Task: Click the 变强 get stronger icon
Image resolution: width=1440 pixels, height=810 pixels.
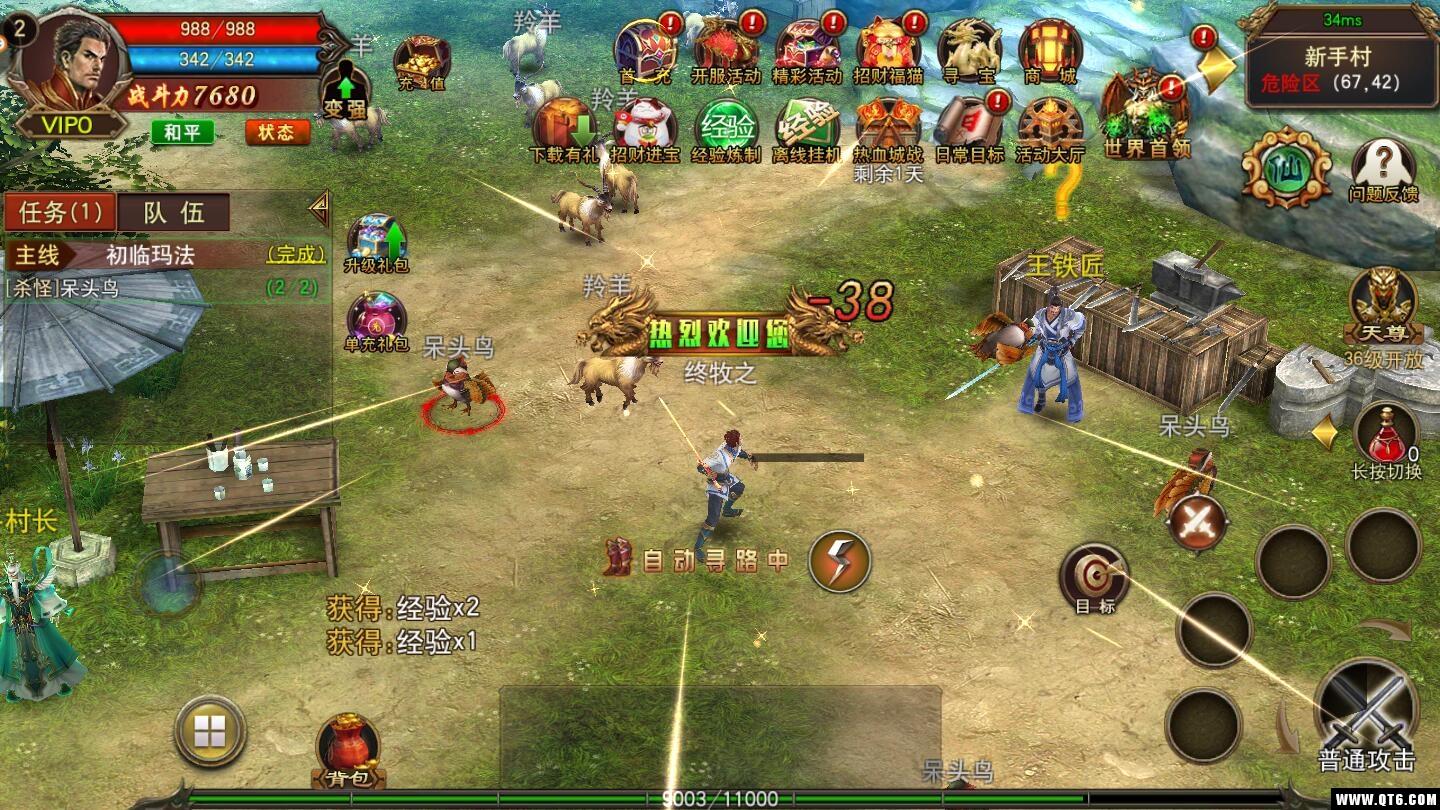Action: [x=347, y=91]
